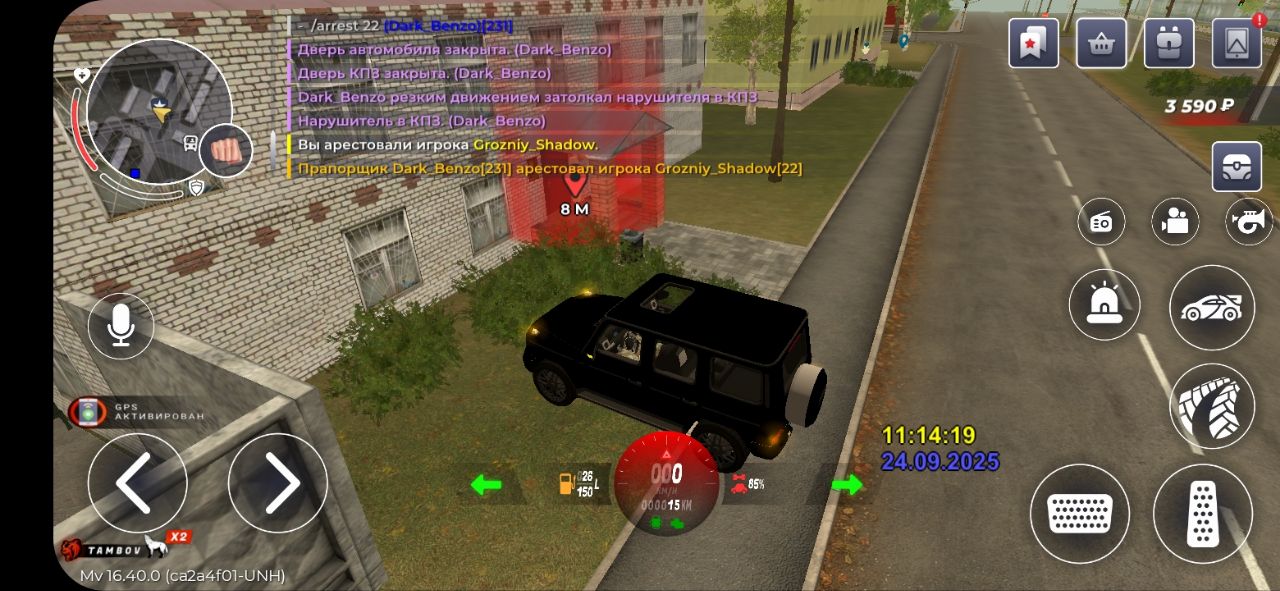Switch the camera view
1280x591 pixels.
click(x=1175, y=222)
